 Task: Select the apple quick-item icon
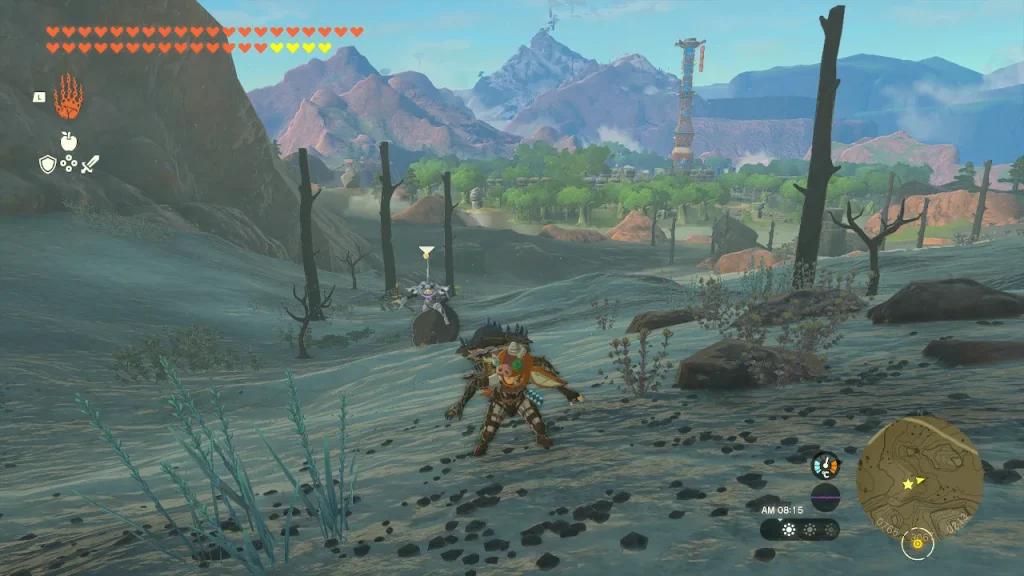click(x=68, y=140)
